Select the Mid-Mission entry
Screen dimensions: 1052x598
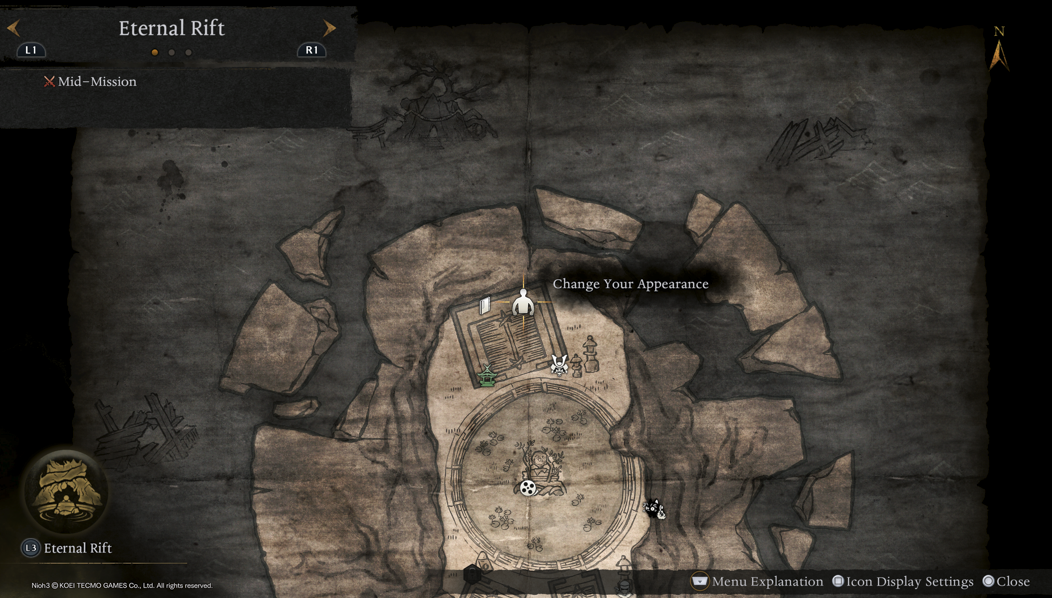coord(90,82)
